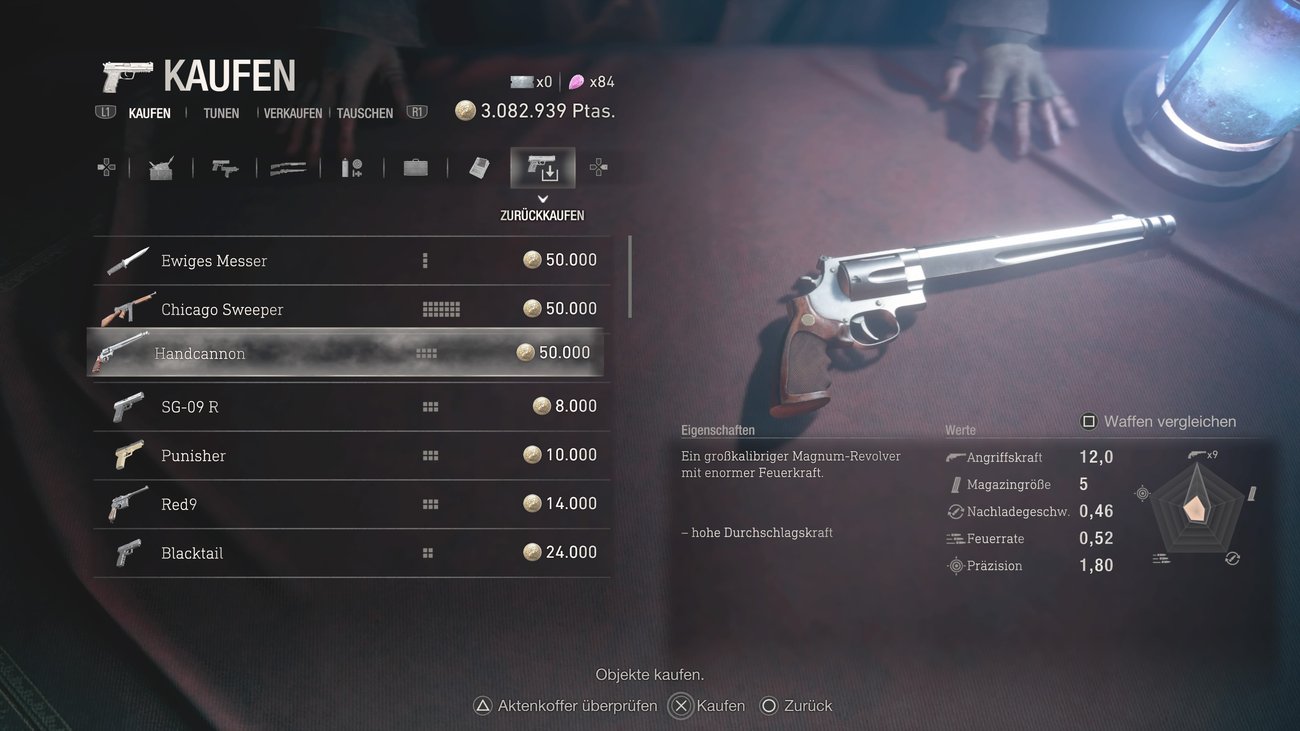Image resolution: width=1300 pixels, height=731 pixels.
Task: Open the weapon attachments category
Action: tap(352, 168)
